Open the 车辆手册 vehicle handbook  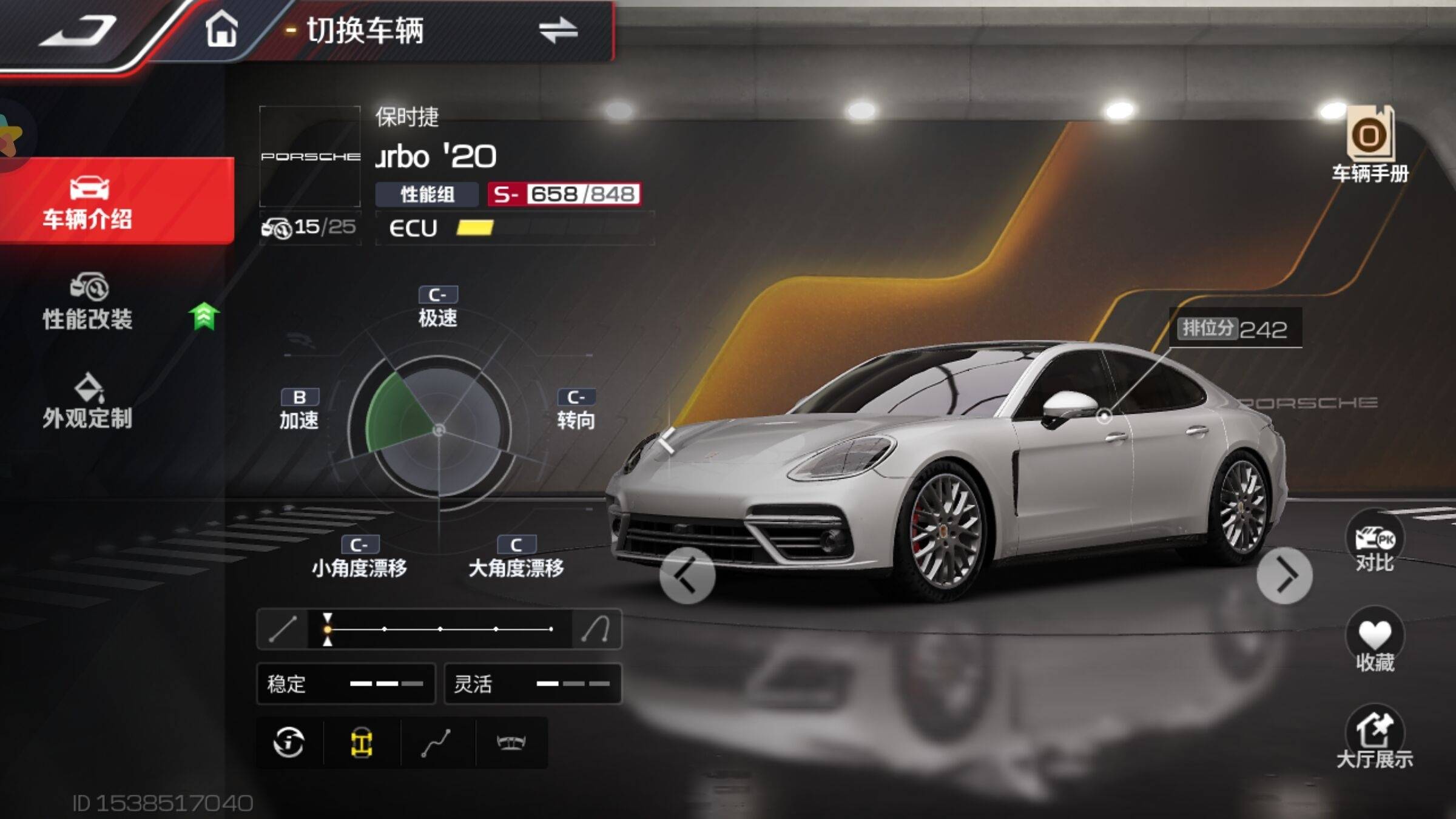[x=1370, y=144]
